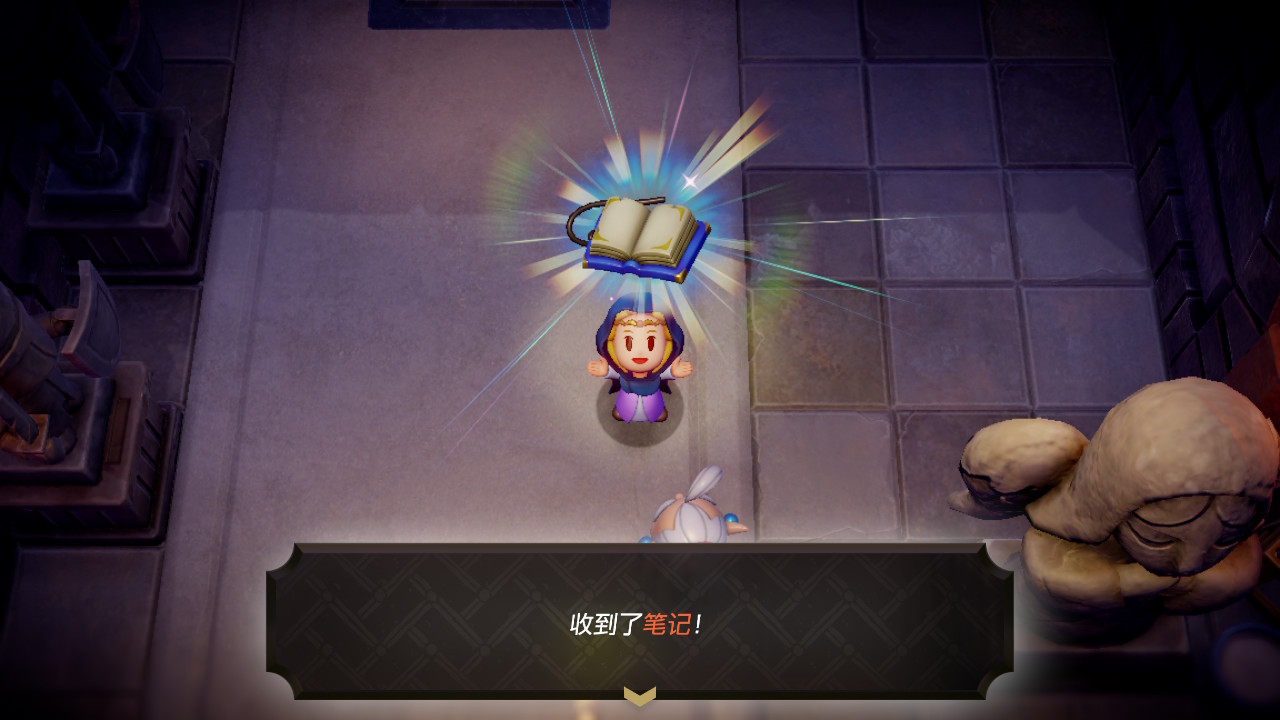Advance dialogue with the gold down arrow

coord(640,694)
